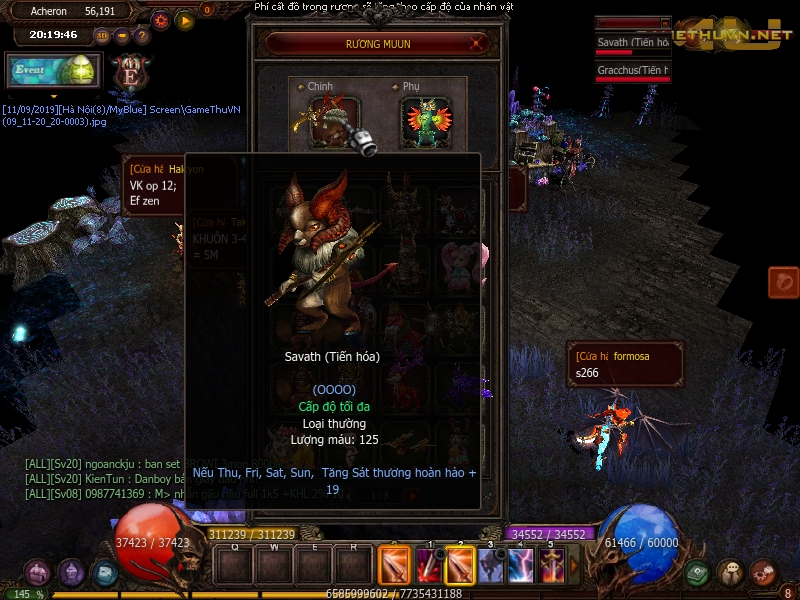Image resolution: width=800 pixels, height=600 pixels.
Task: Click the red E shield emblem
Action: click(131, 71)
